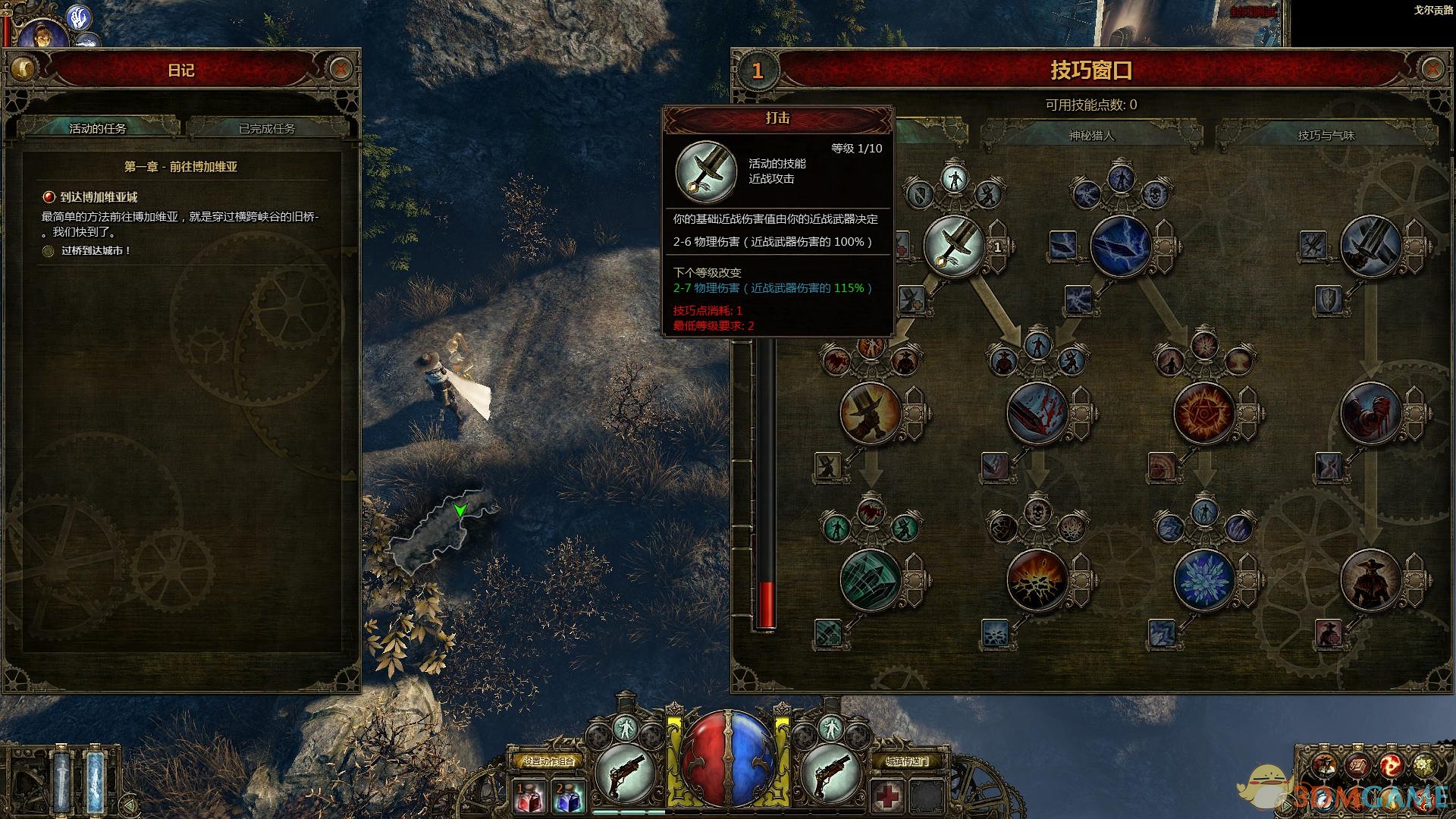Click the red cross heal slot
The image size is (1456, 819).
click(x=886, y=796)
